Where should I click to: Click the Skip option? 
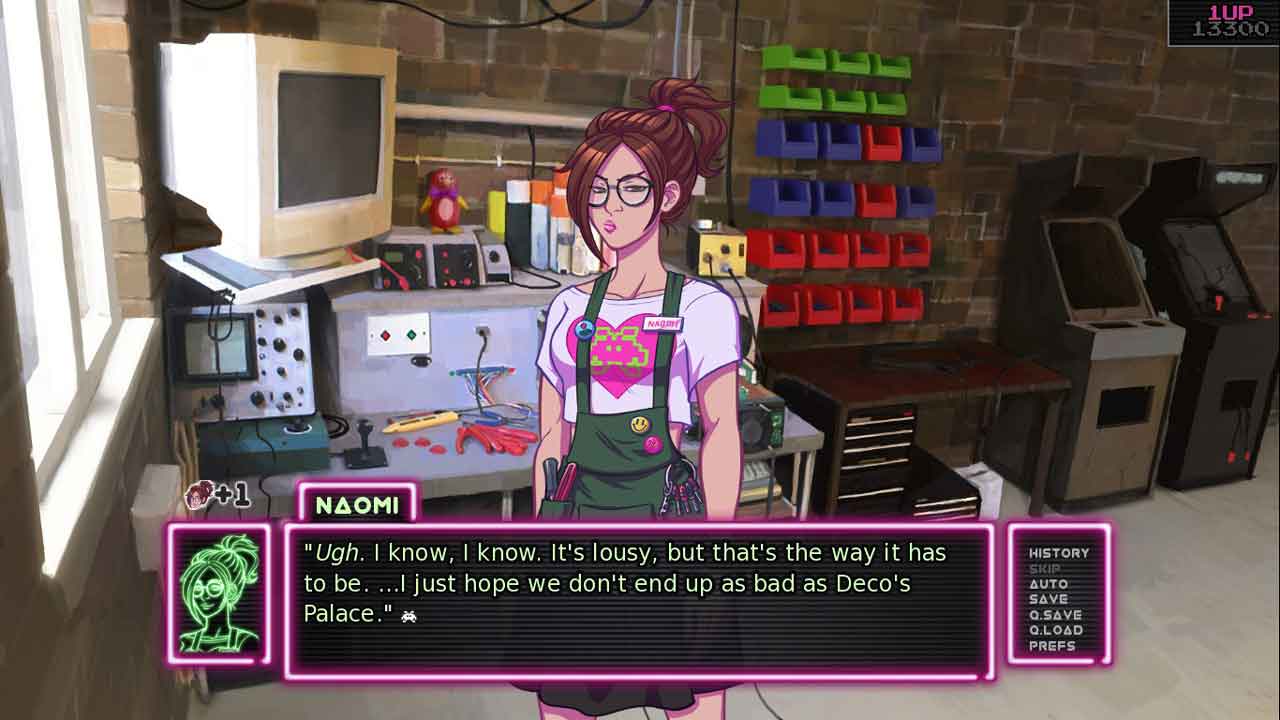pyautogui.click(x=1044, y=569)
